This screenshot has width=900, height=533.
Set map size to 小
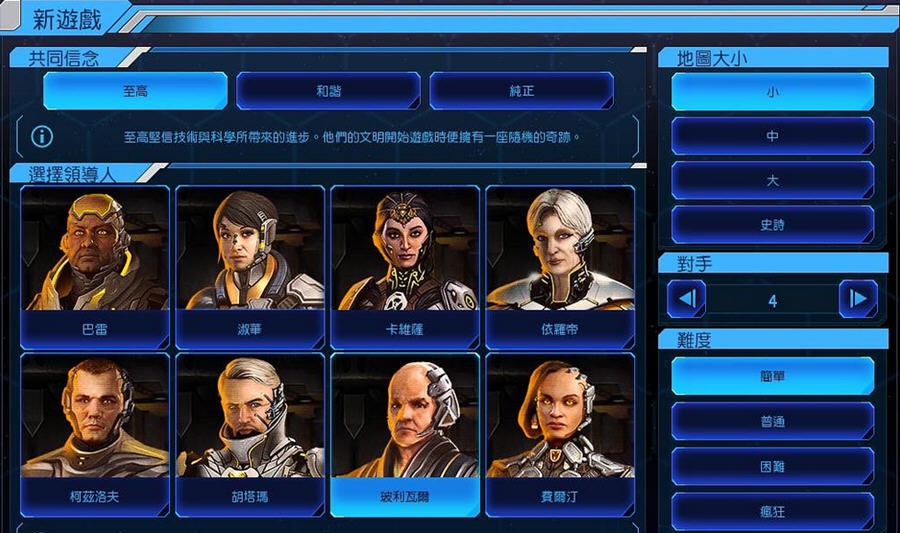coord(772,92)
